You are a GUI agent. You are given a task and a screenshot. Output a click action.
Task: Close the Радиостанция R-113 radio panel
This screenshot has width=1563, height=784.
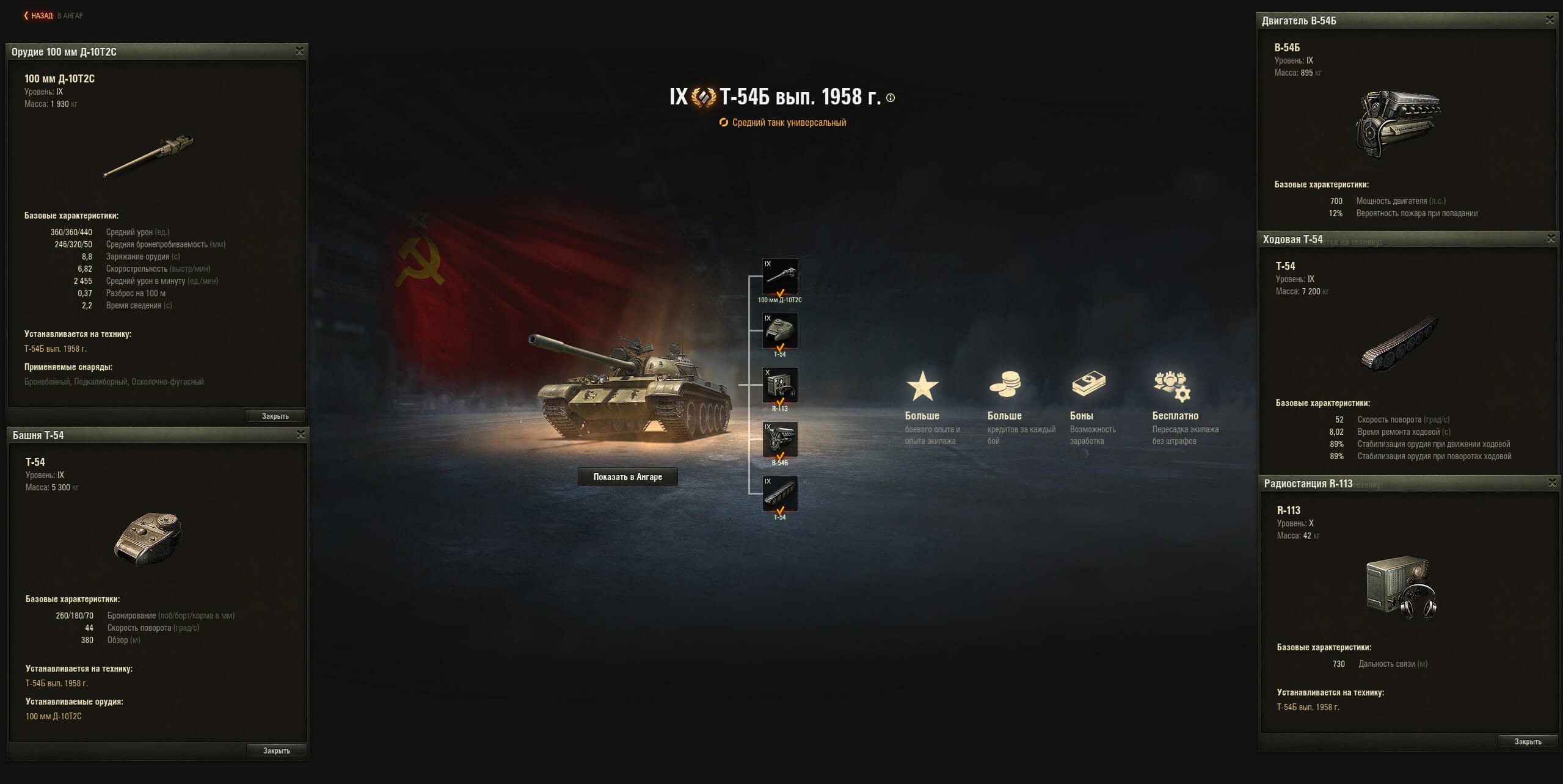(x=1552, y=483)
